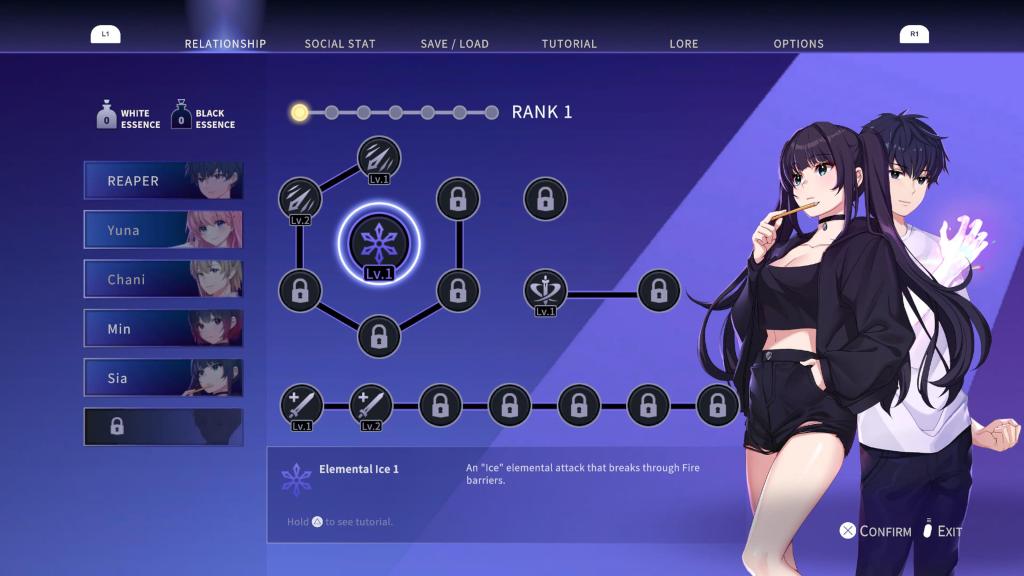Select the Lv.1 crown skill node
Image resolution: width=1024 pixels, height=576 pixels.
pyautogui.click(x=545, y=291)
